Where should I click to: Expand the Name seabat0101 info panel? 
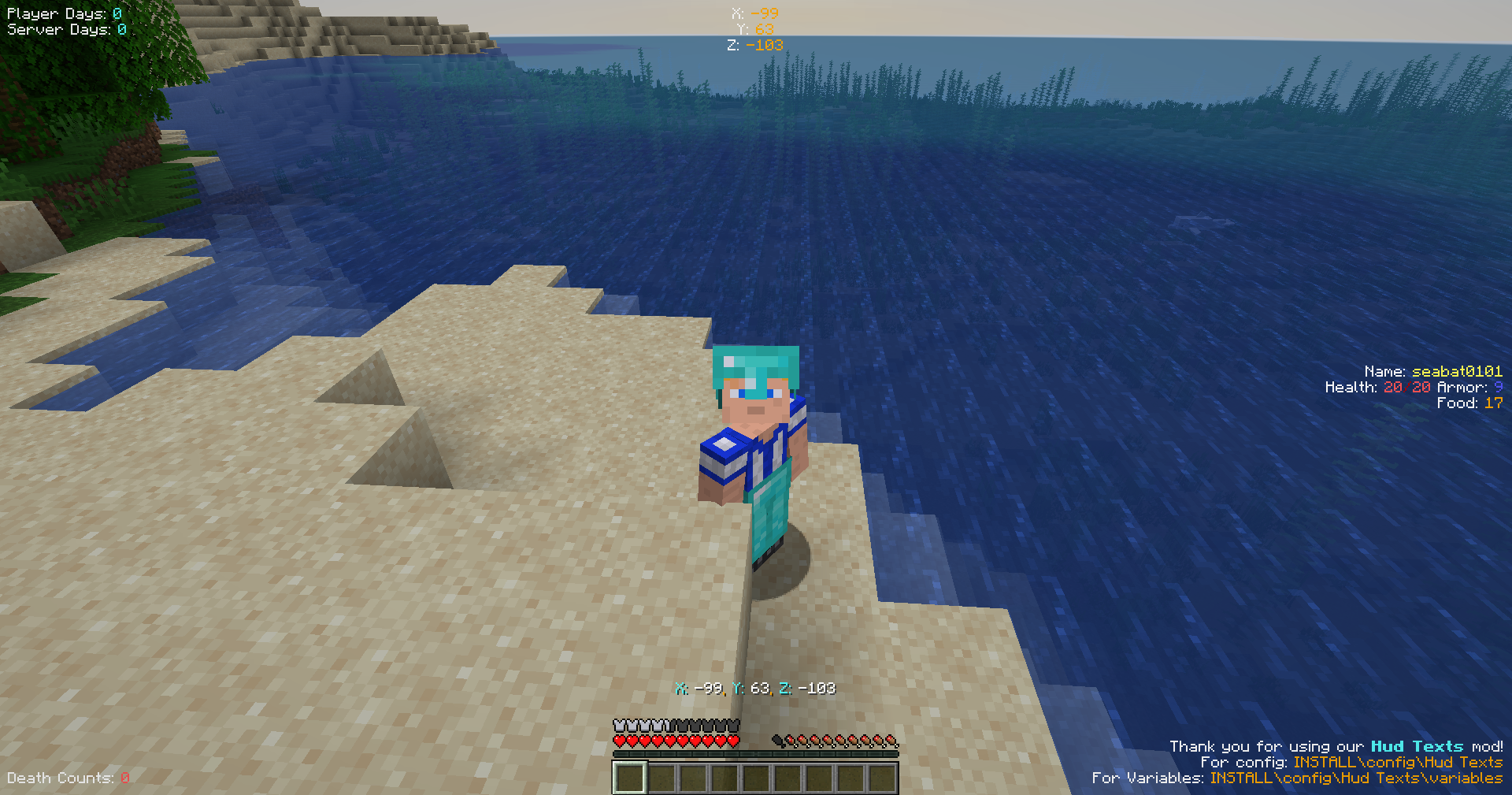point(1433,371)
